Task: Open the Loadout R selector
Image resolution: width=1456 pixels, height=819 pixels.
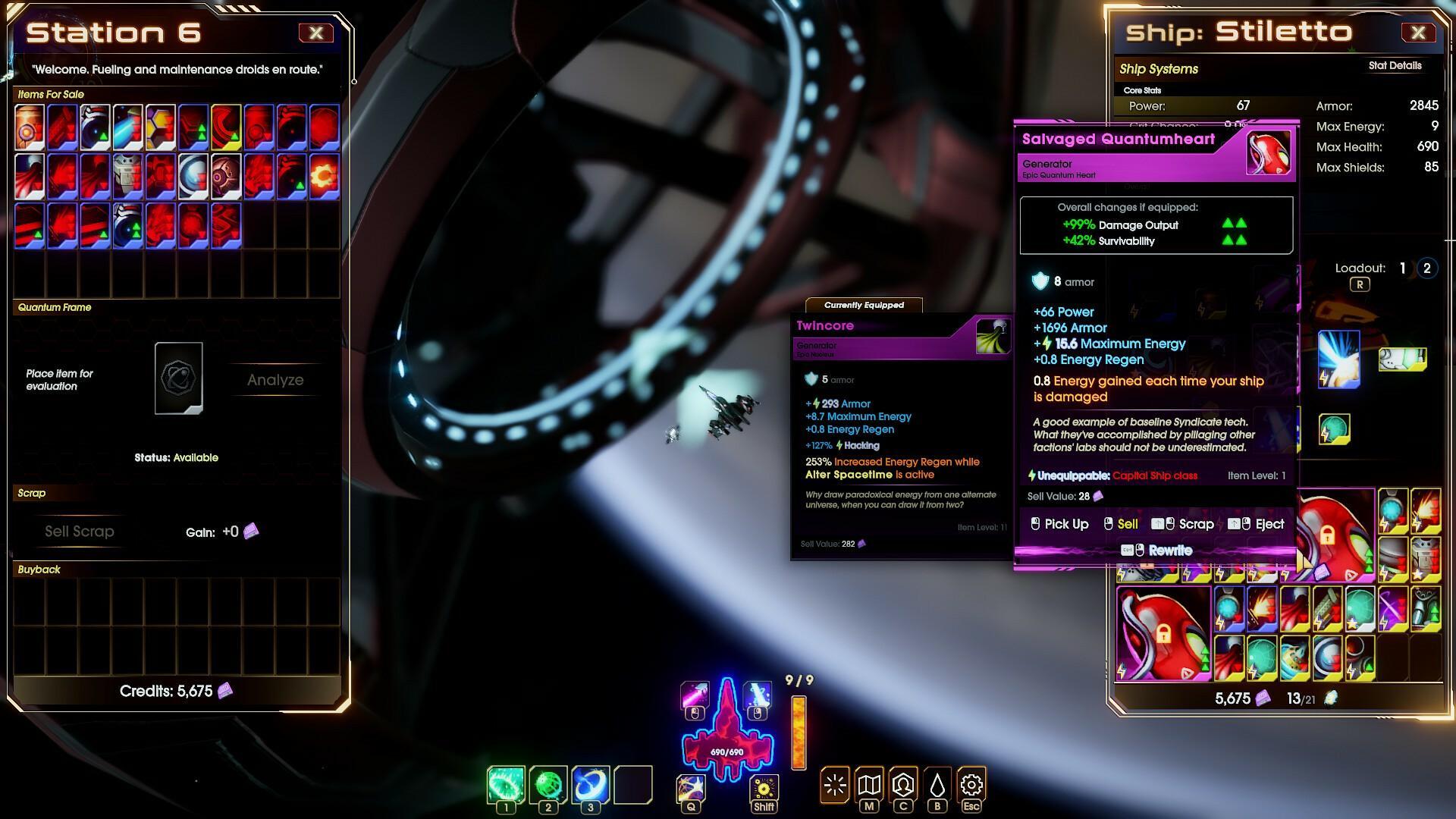Action: (1361, 284)
